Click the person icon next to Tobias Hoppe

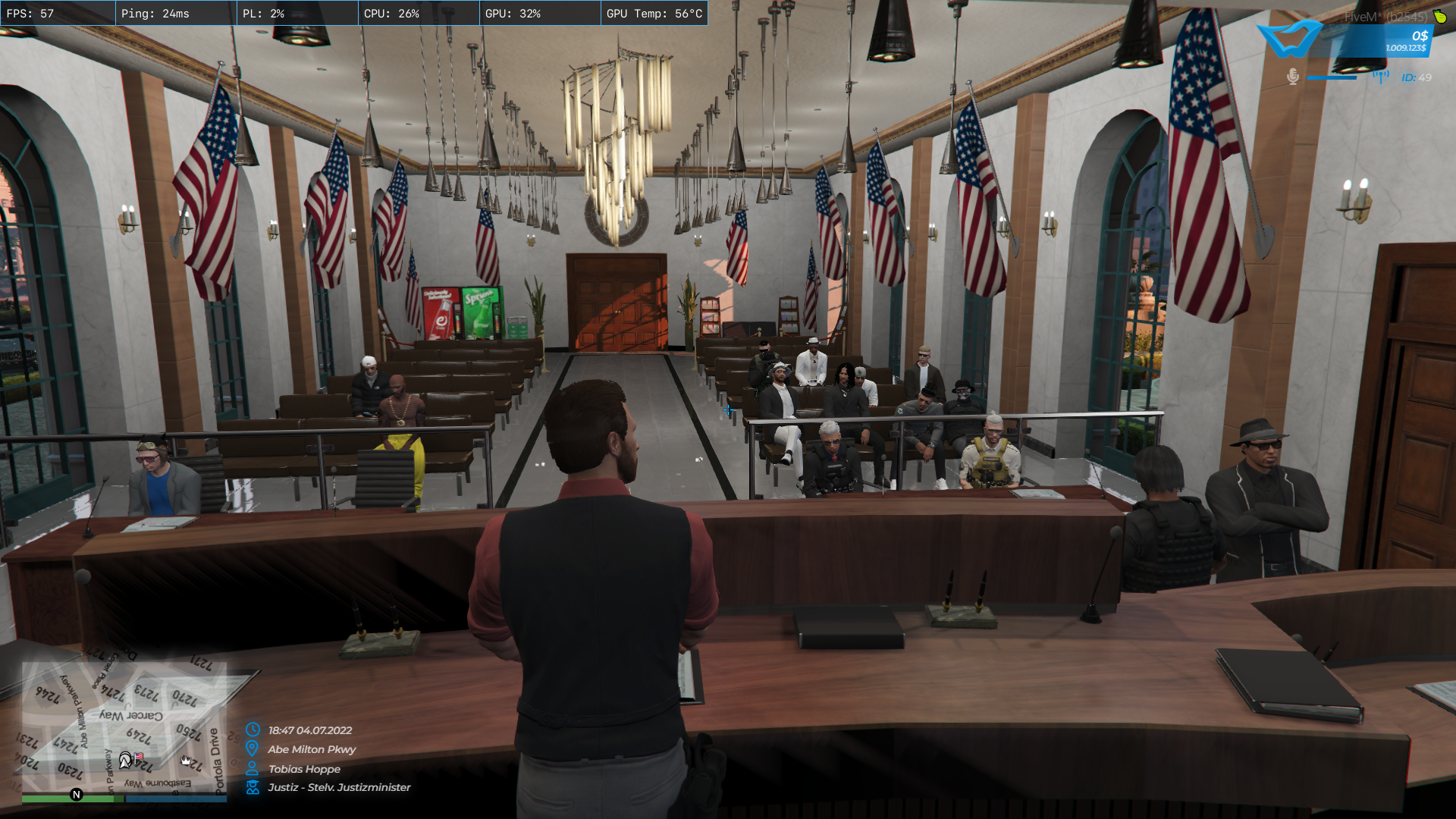pyautogui.click(x=253, y=768)
